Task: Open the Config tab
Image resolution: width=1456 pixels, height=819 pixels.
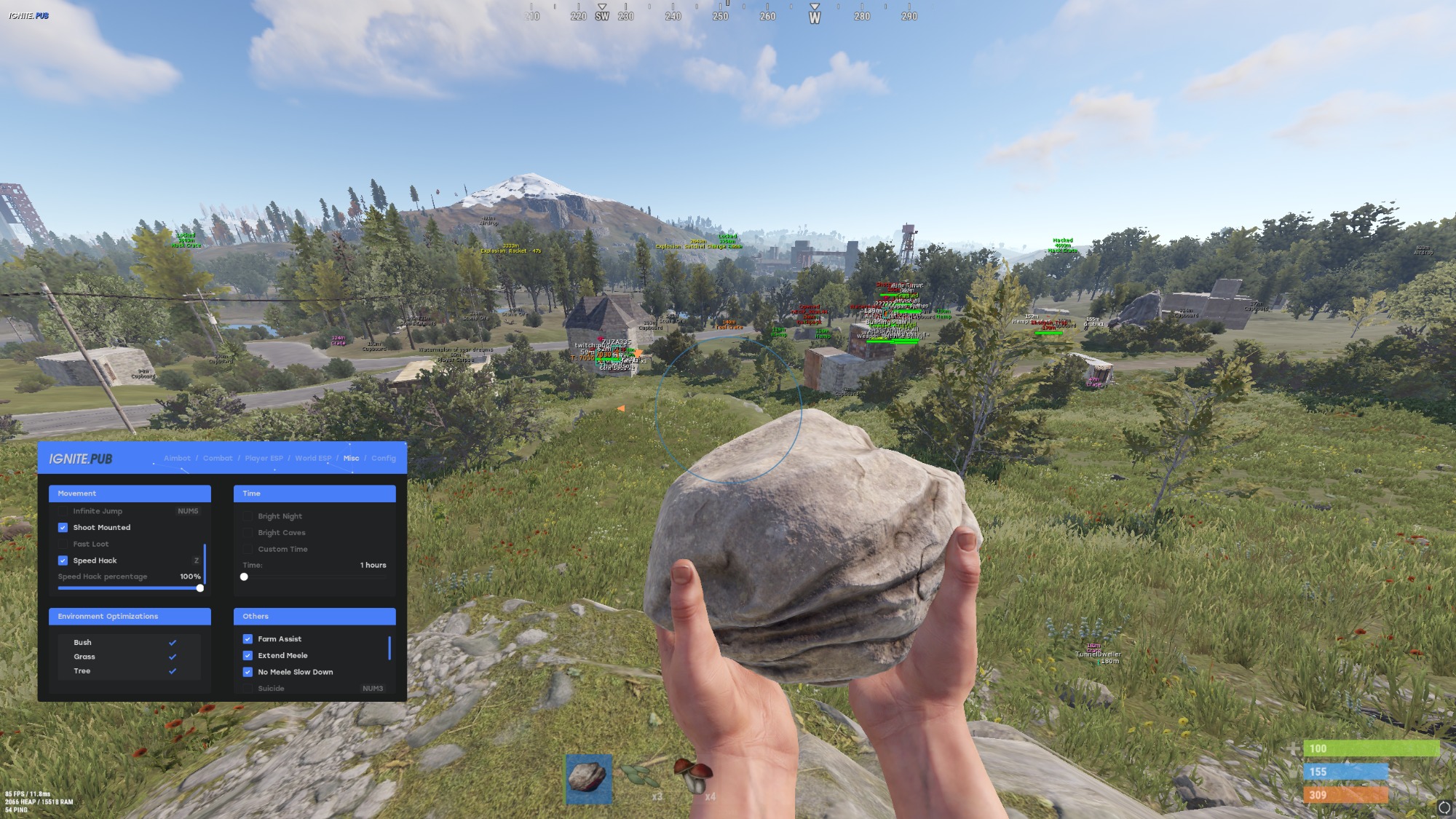Action: click(x=384, y=459)
